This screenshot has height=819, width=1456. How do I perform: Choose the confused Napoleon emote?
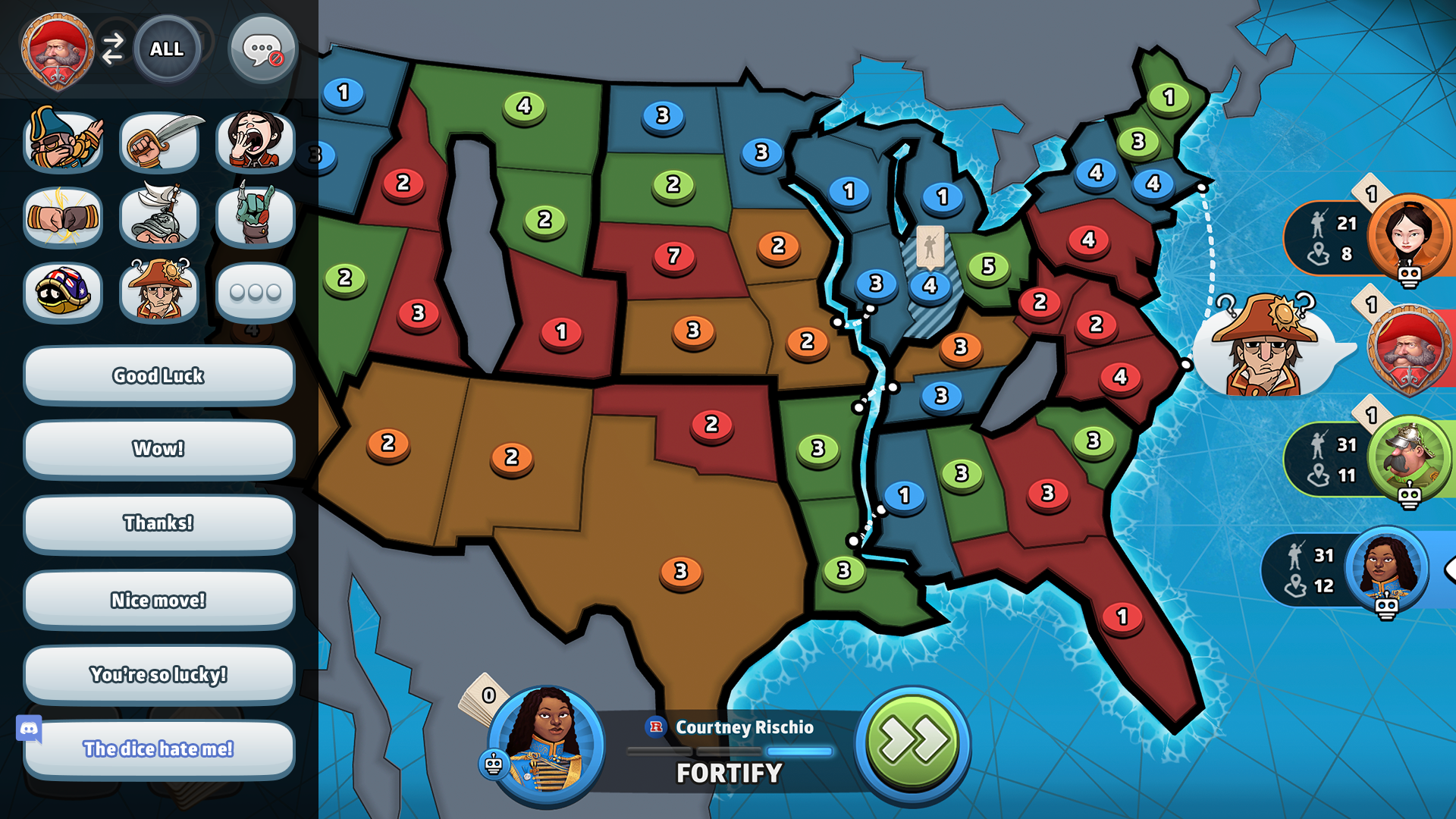[158, 292]
